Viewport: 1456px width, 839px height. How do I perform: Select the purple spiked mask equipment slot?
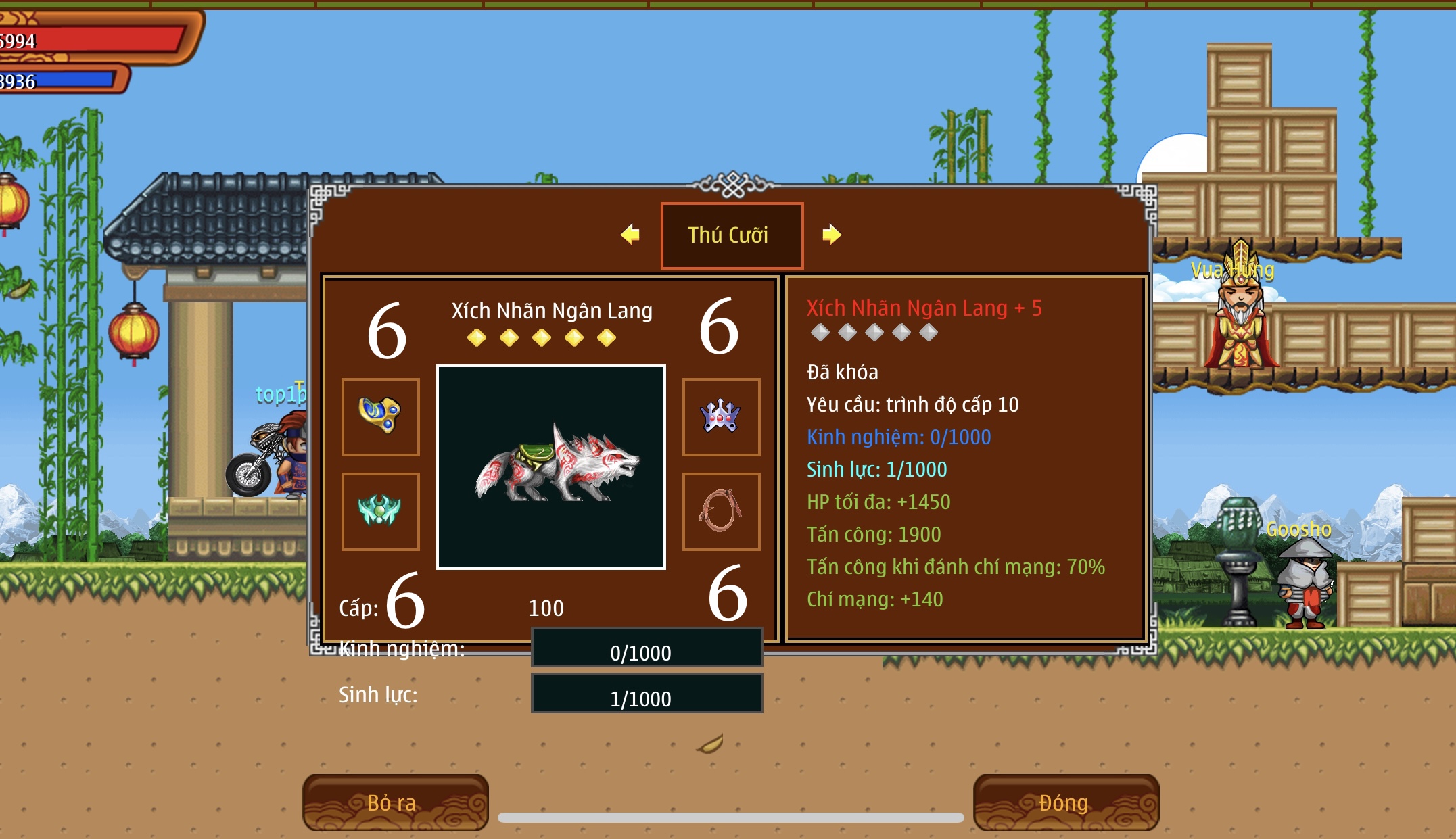tap(721, 416)
